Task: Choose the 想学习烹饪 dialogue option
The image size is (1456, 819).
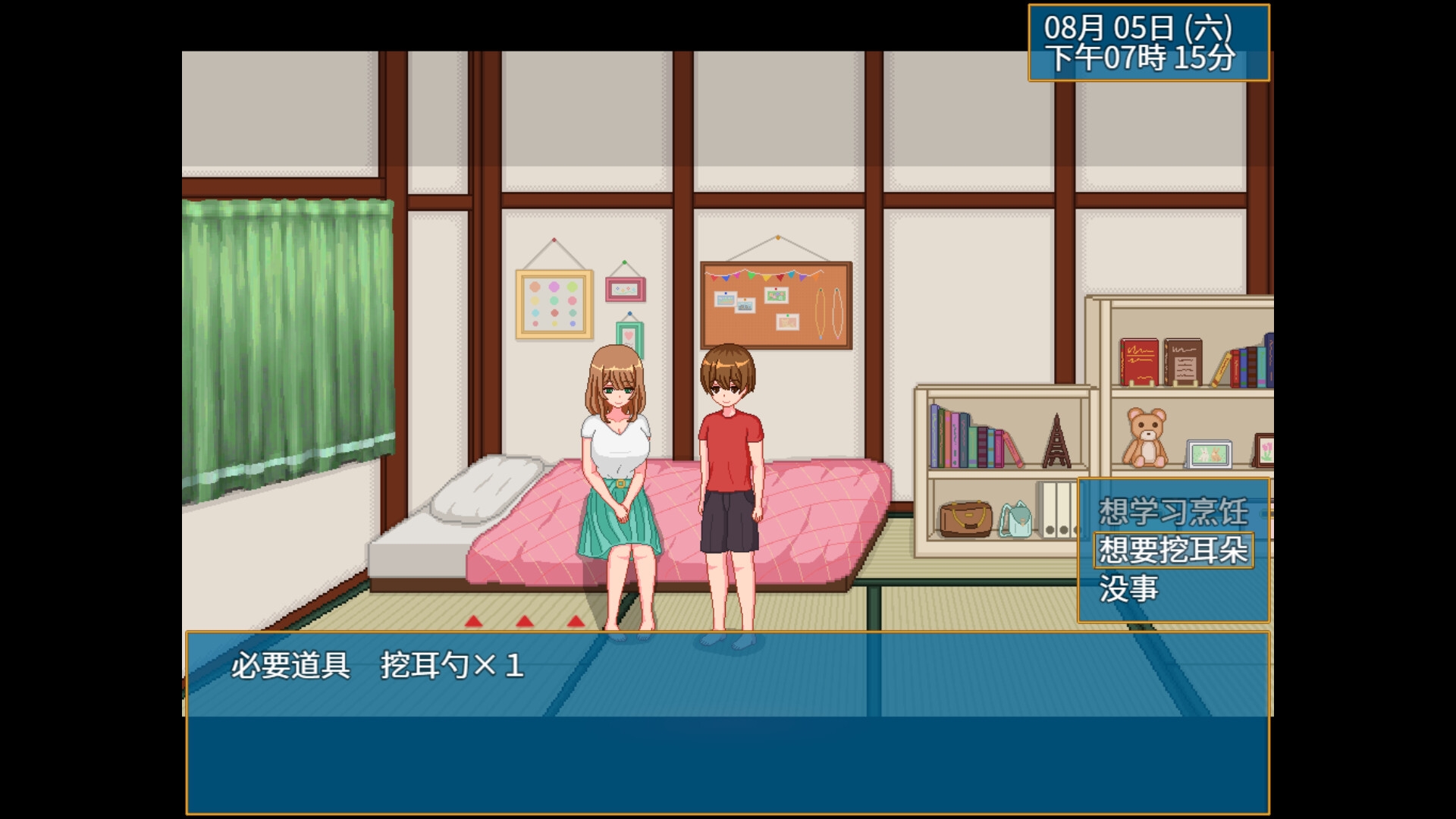Action: (x=1173, y=512)
